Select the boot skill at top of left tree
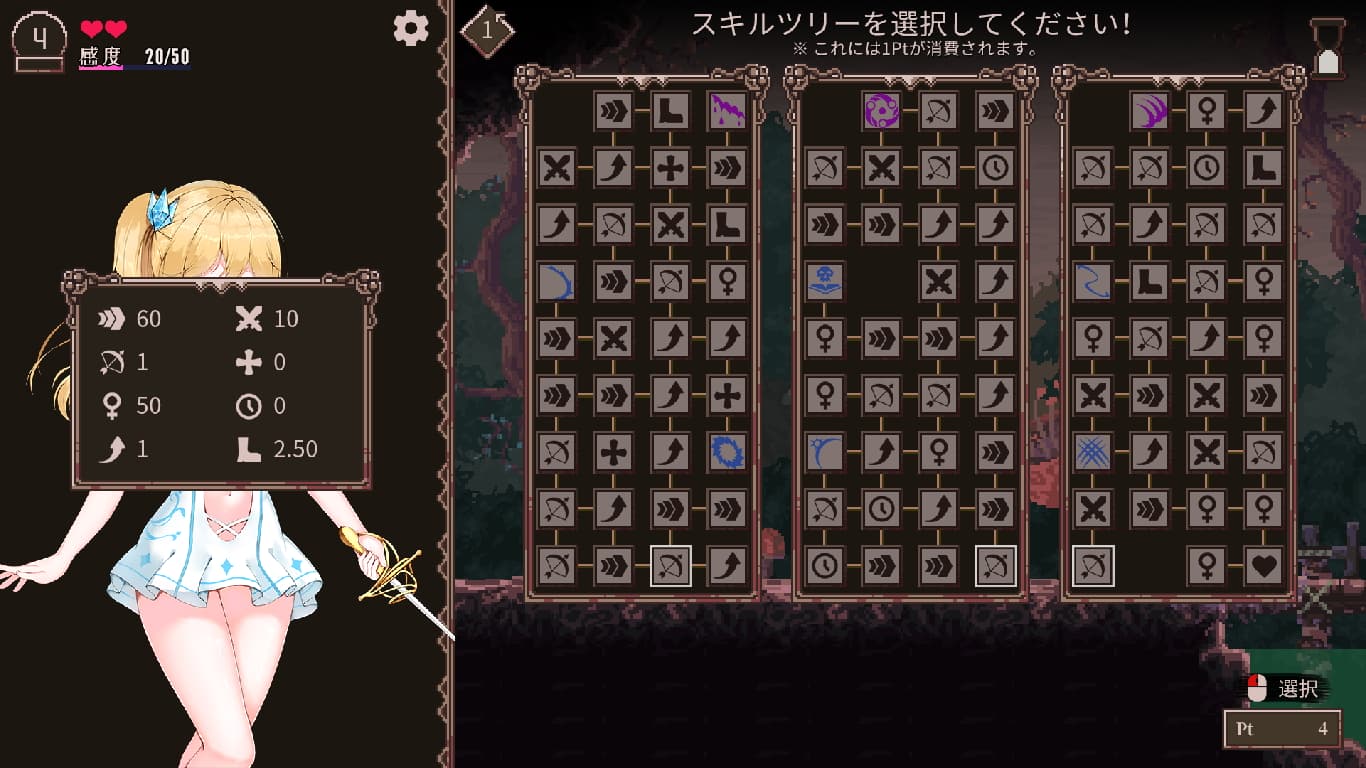Image resolution: width=1366 pixels, height=768 pixels. coord(668,111)
